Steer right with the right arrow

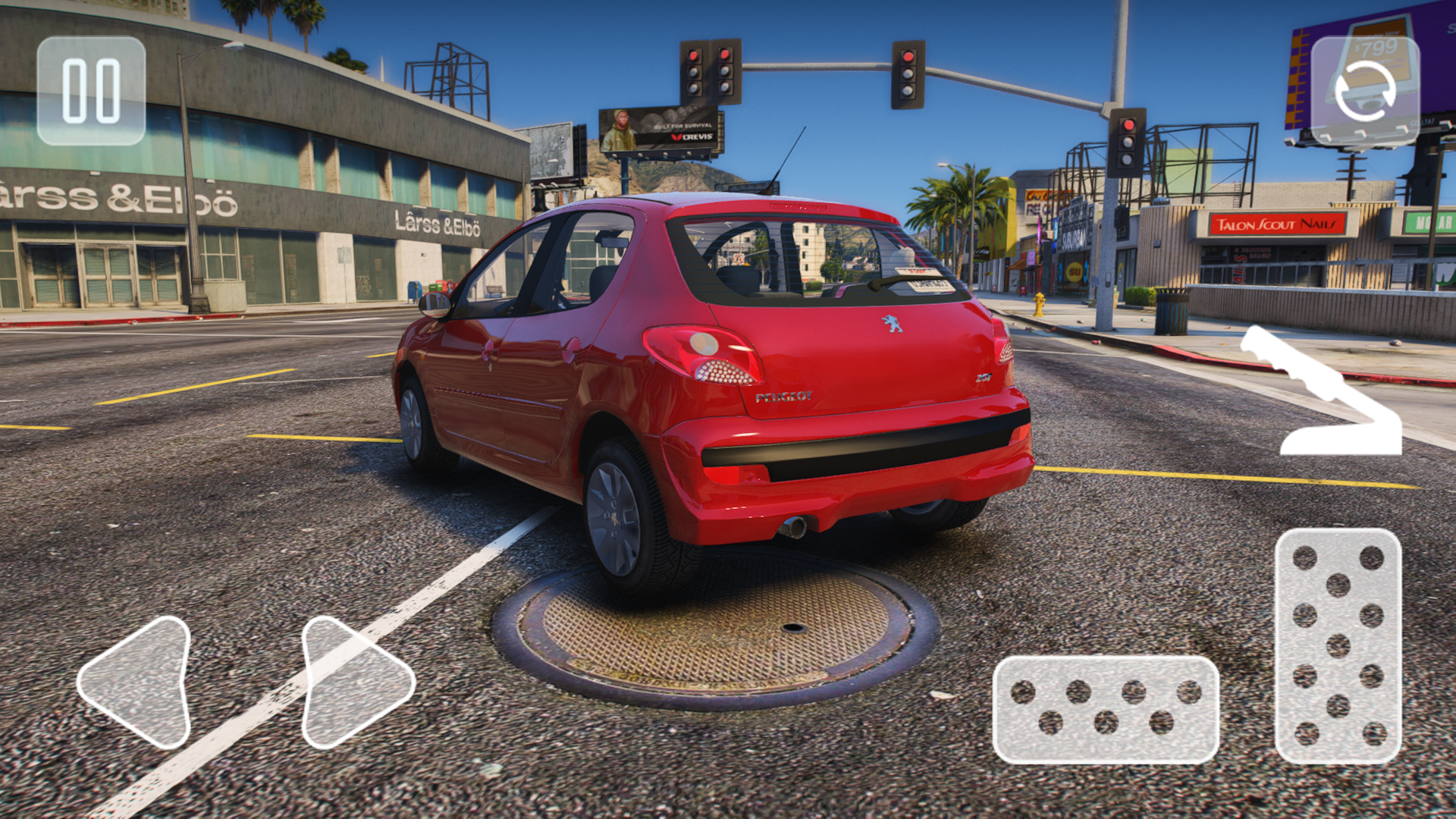(x=353, y=682)
